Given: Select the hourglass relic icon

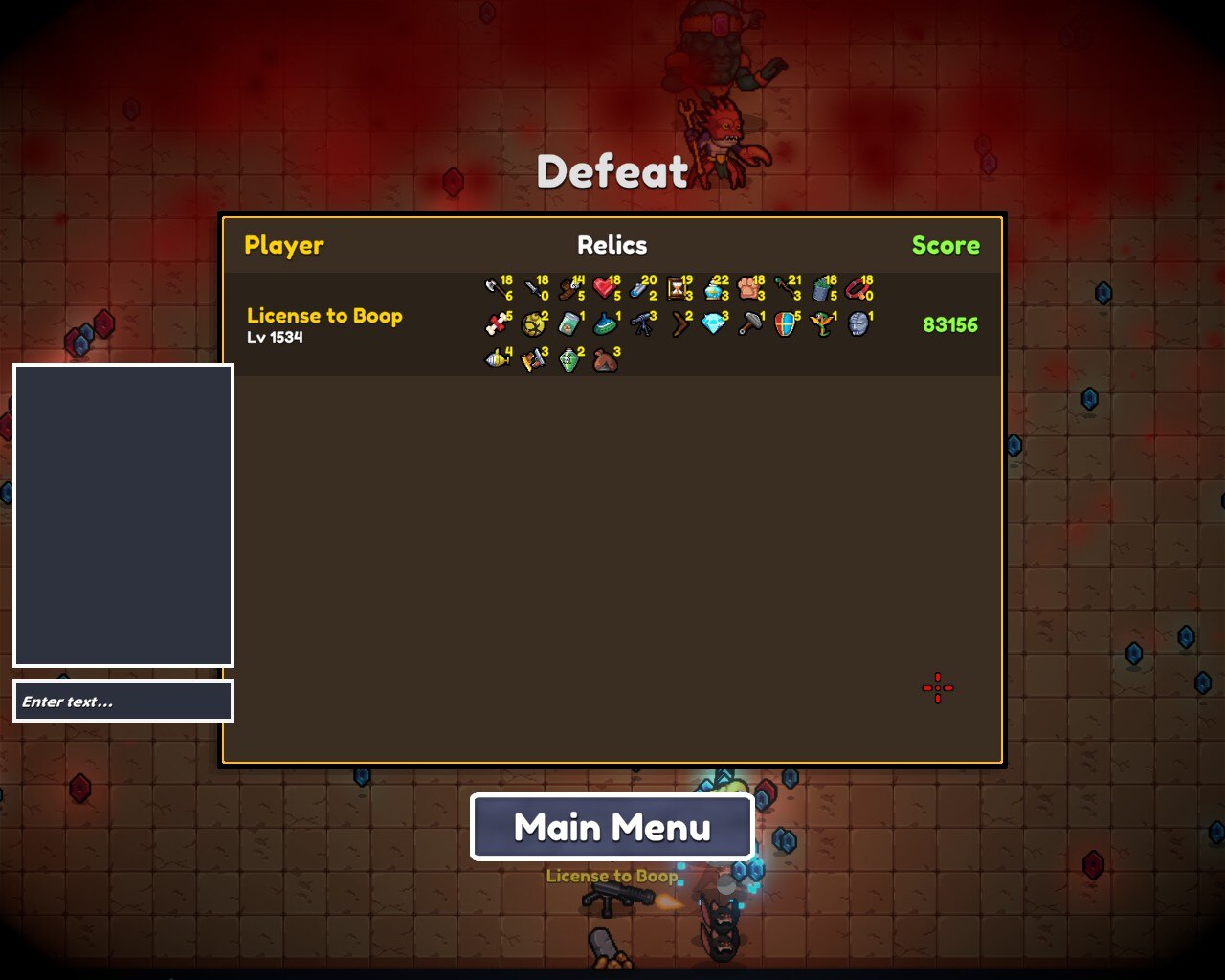Looking at the screenshot, I should pos(678,287).
